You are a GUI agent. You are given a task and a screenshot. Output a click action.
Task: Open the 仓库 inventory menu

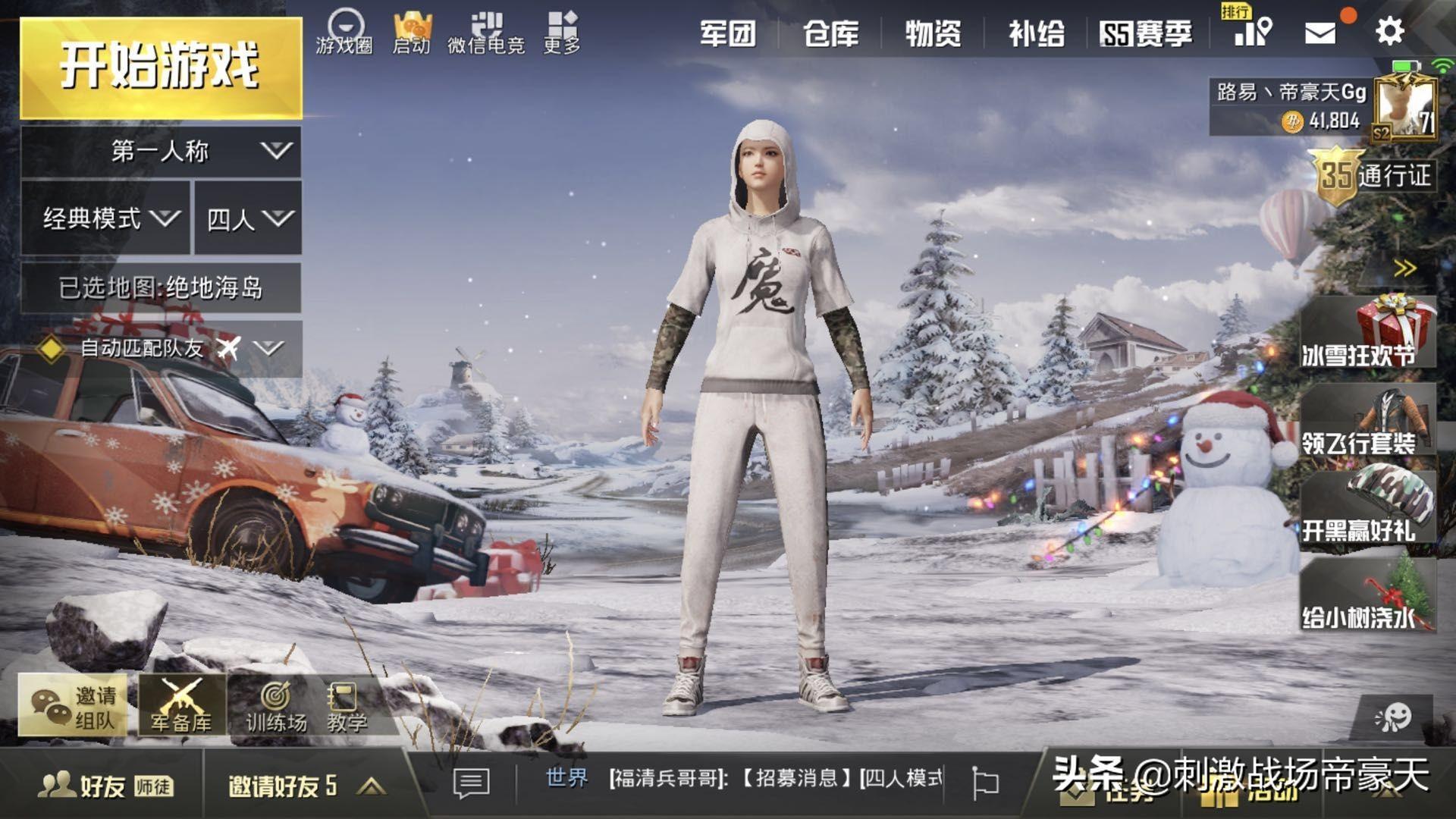click(831, 33)
